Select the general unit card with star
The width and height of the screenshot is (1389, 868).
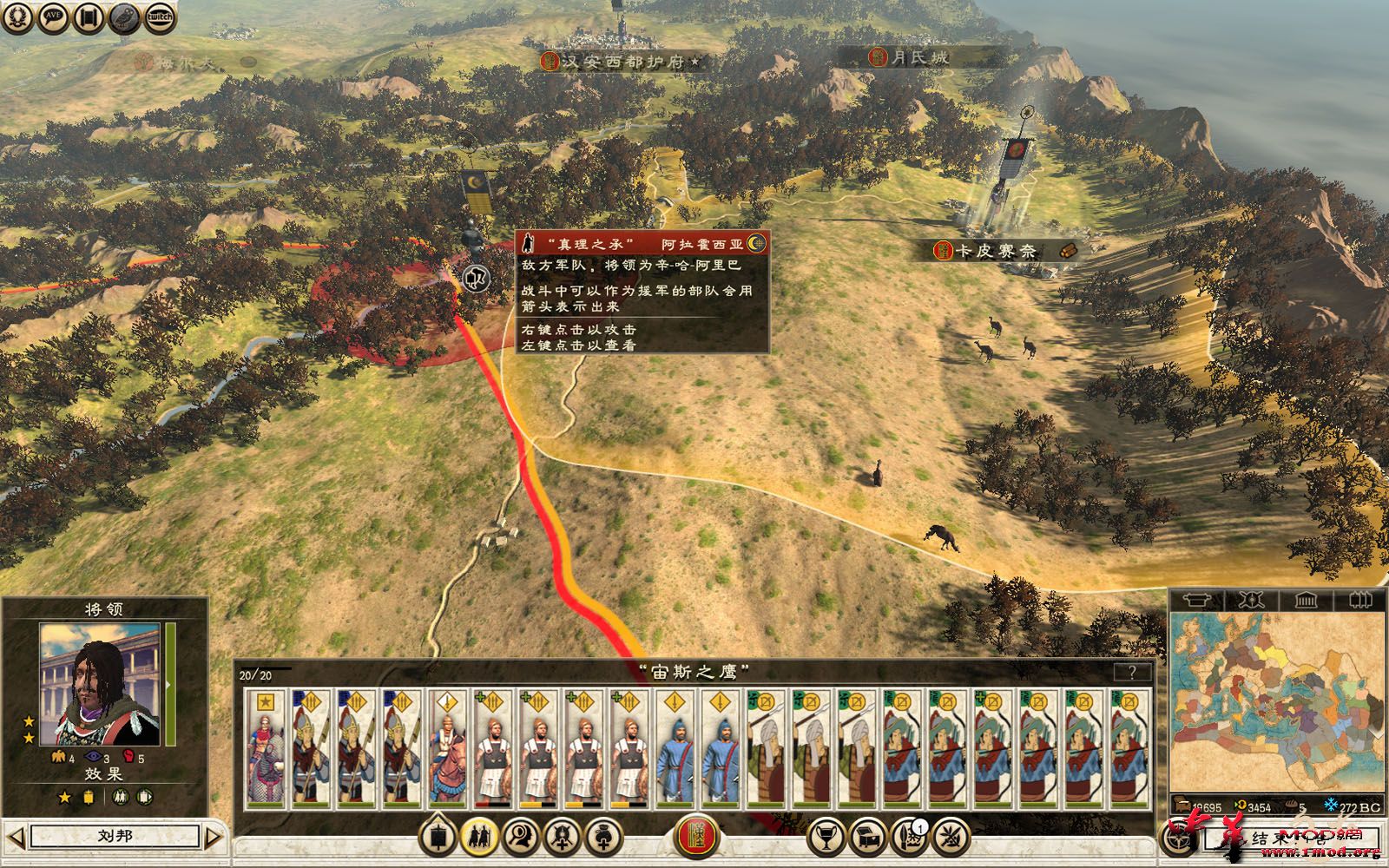pos(266,748)
